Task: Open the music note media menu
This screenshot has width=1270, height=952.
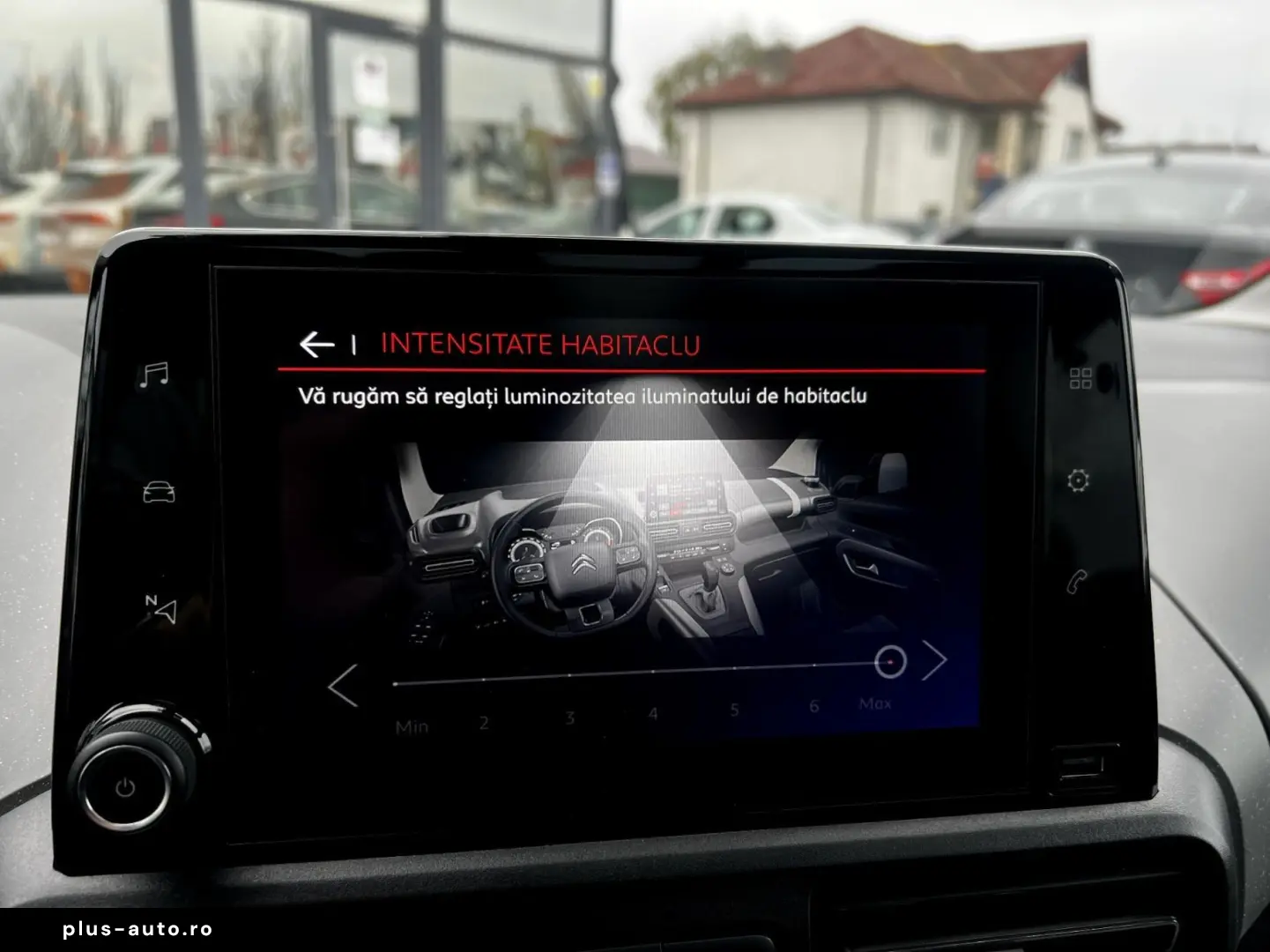Action: click(154, 375)
